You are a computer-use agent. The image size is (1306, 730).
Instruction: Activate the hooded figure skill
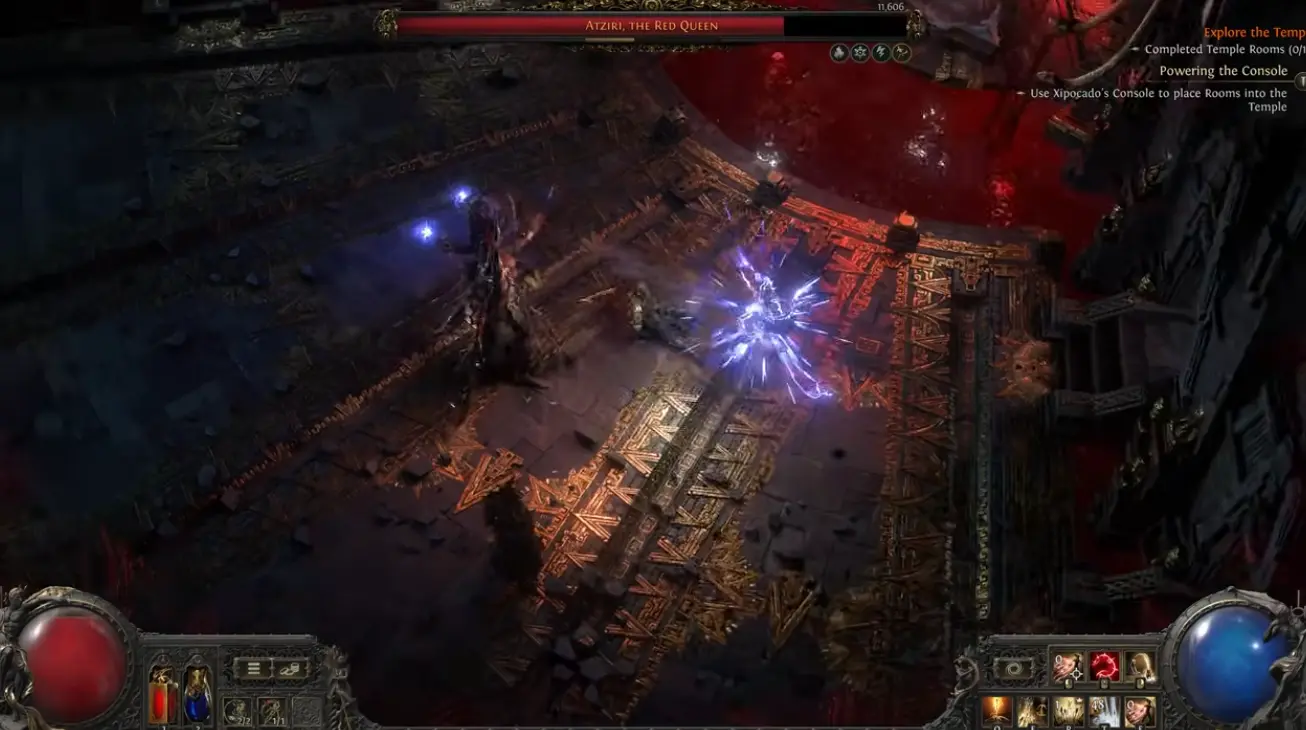[x=1140, y=666]
